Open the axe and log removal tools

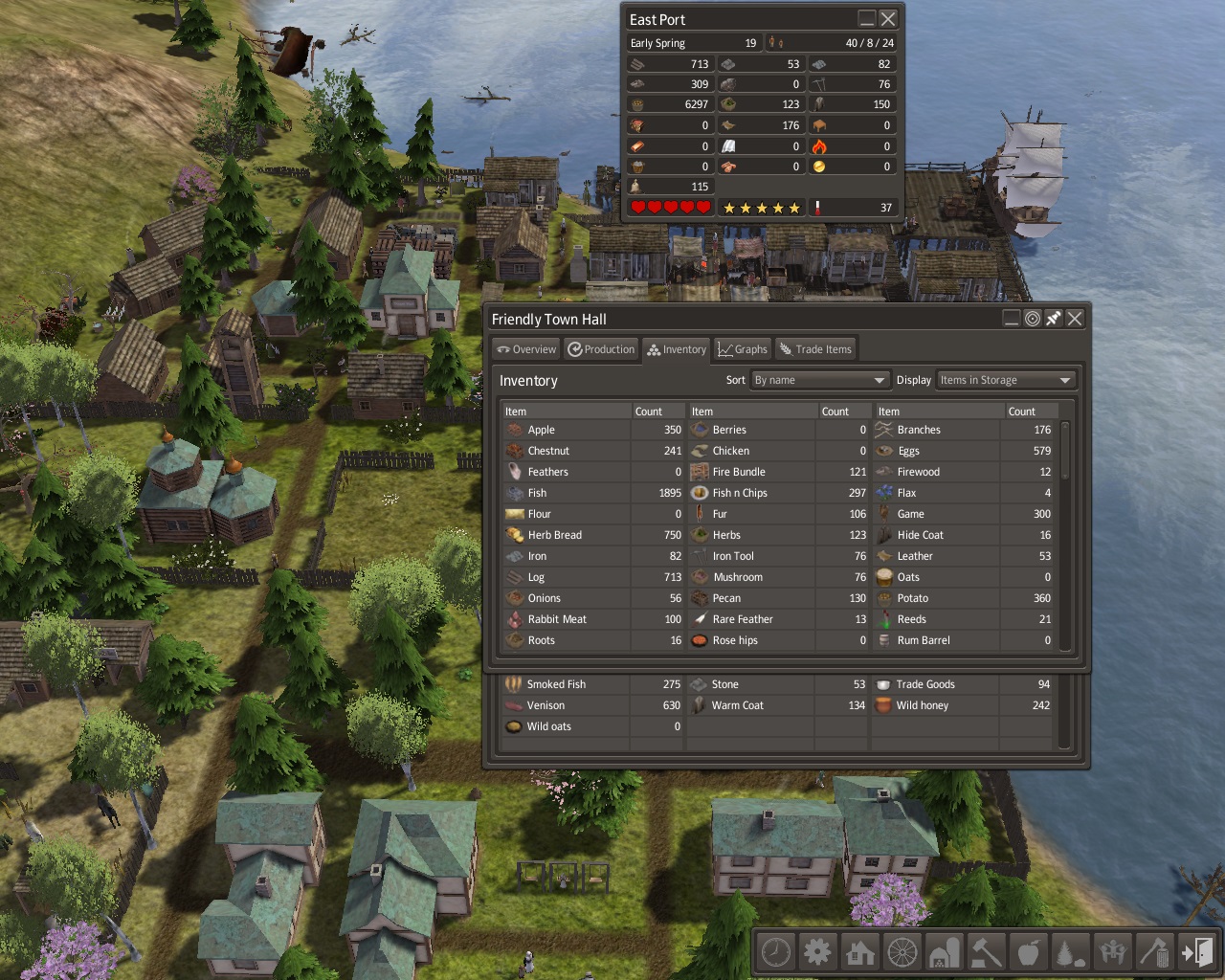coord(1155,952)
